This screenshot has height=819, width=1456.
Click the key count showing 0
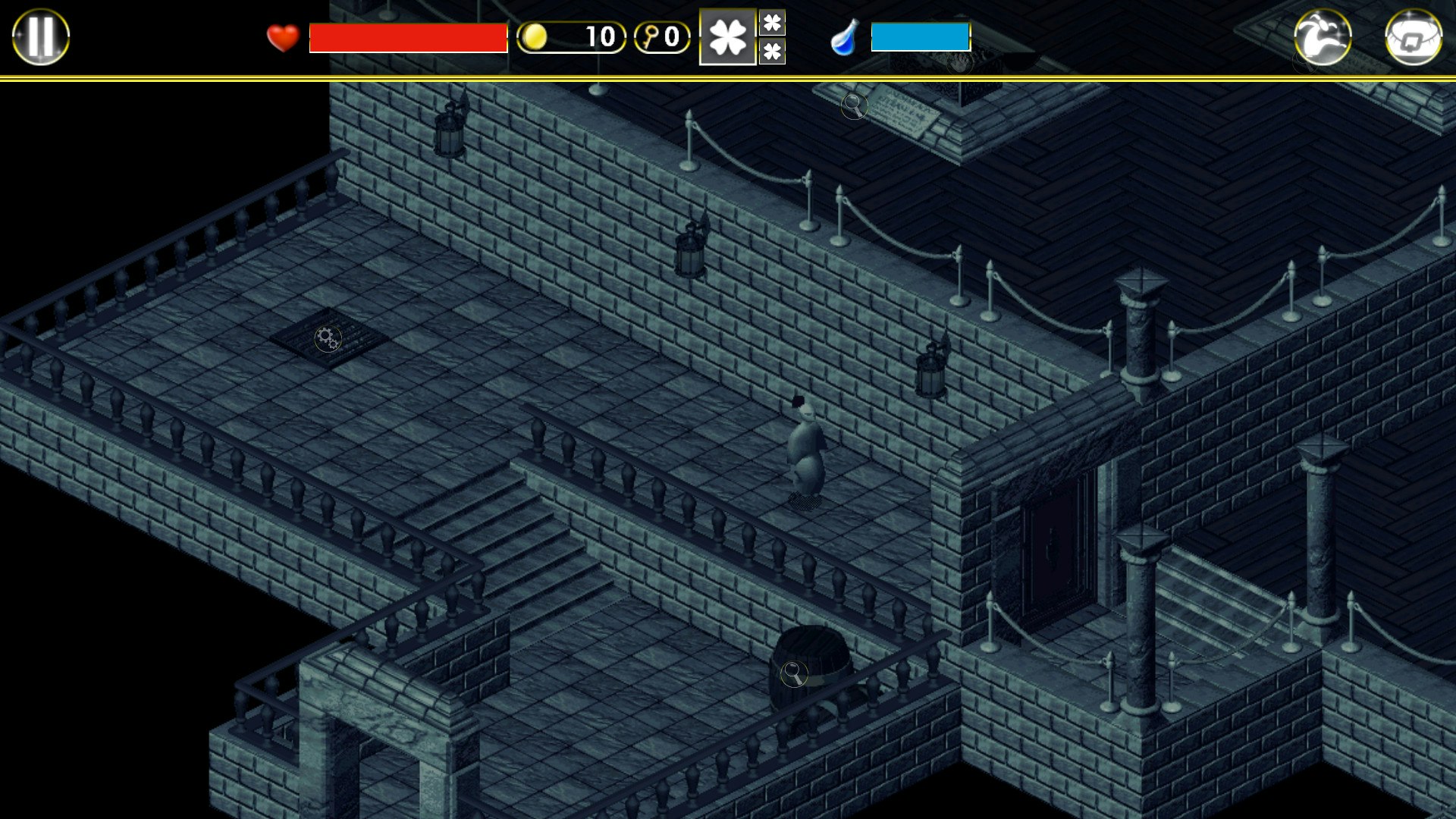(x=673, y=36)
